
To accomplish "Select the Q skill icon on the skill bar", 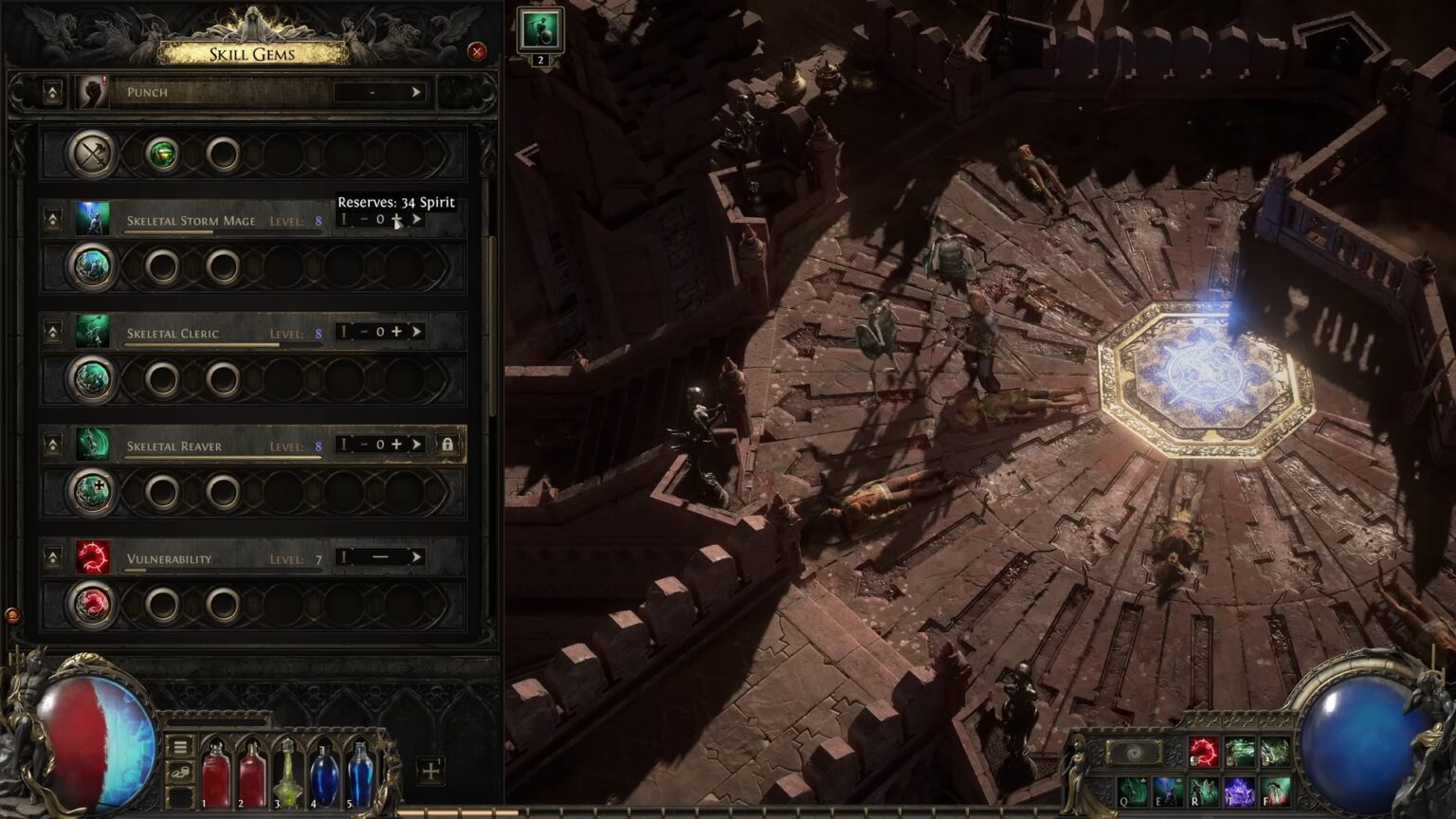I will pyautogui.click(x=1132, y=792).
